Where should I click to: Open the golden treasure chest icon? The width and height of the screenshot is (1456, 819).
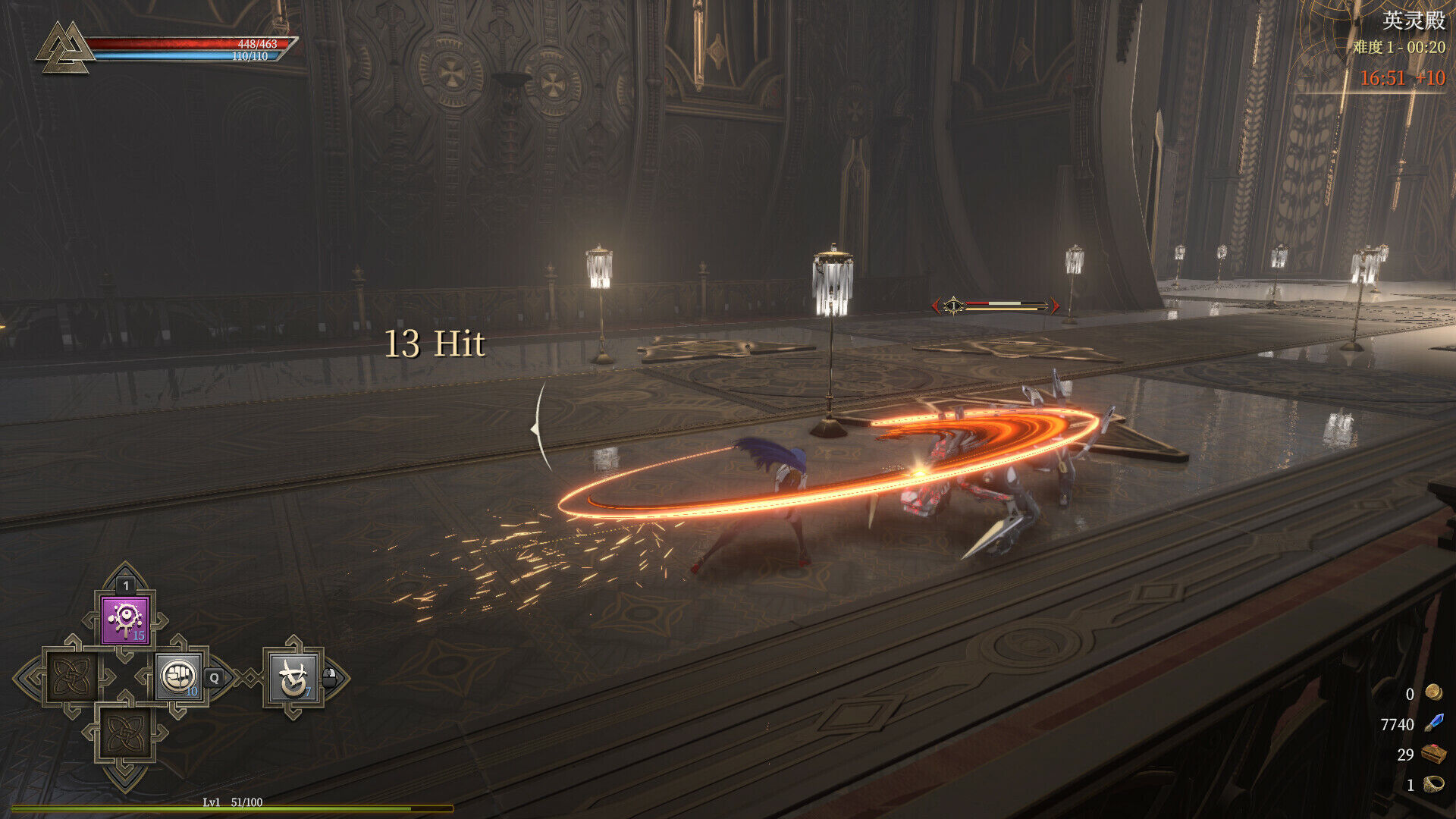point(1433,754)
